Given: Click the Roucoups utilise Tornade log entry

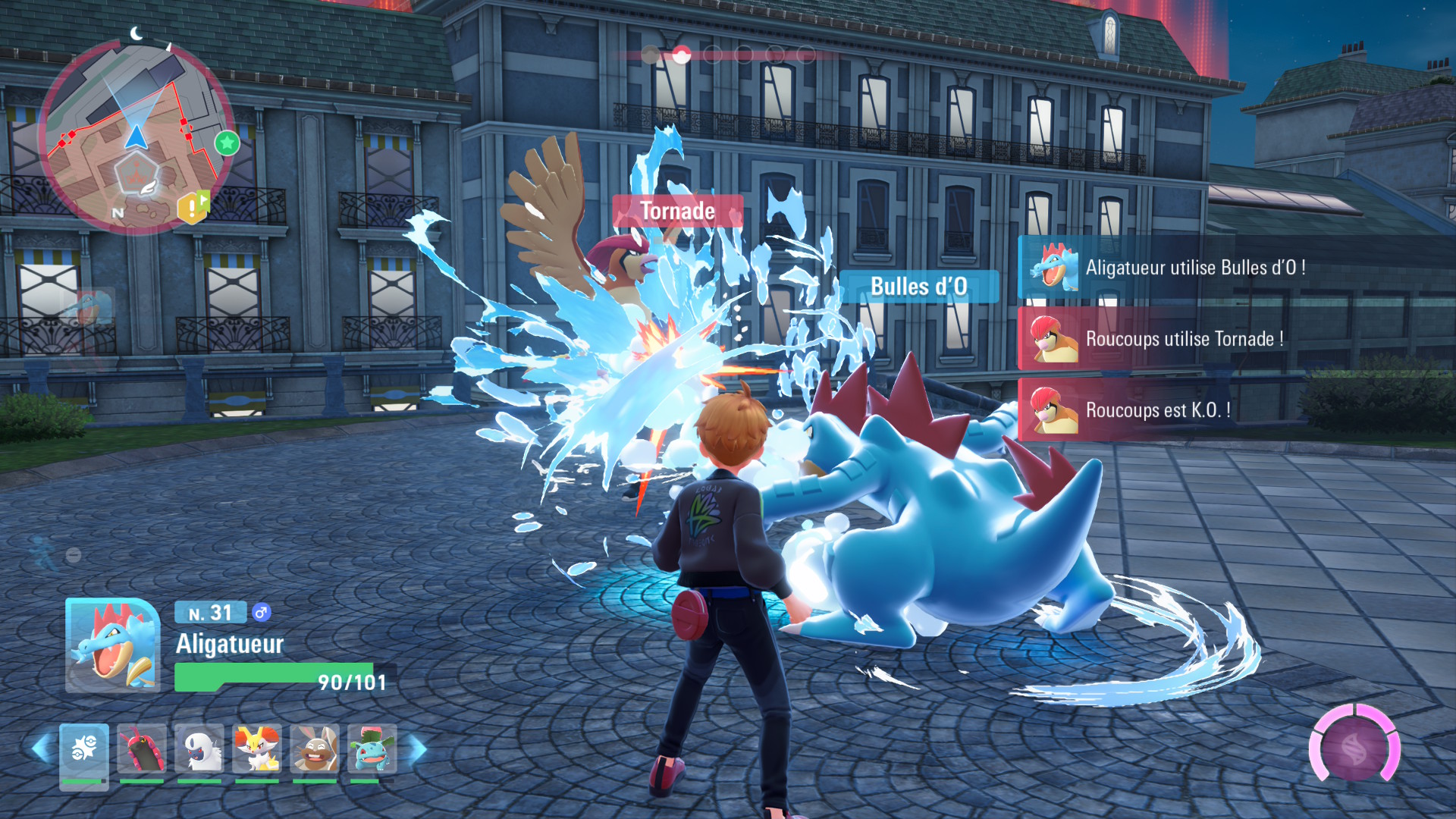Looking at the screenshot, I should (1184, 339).
